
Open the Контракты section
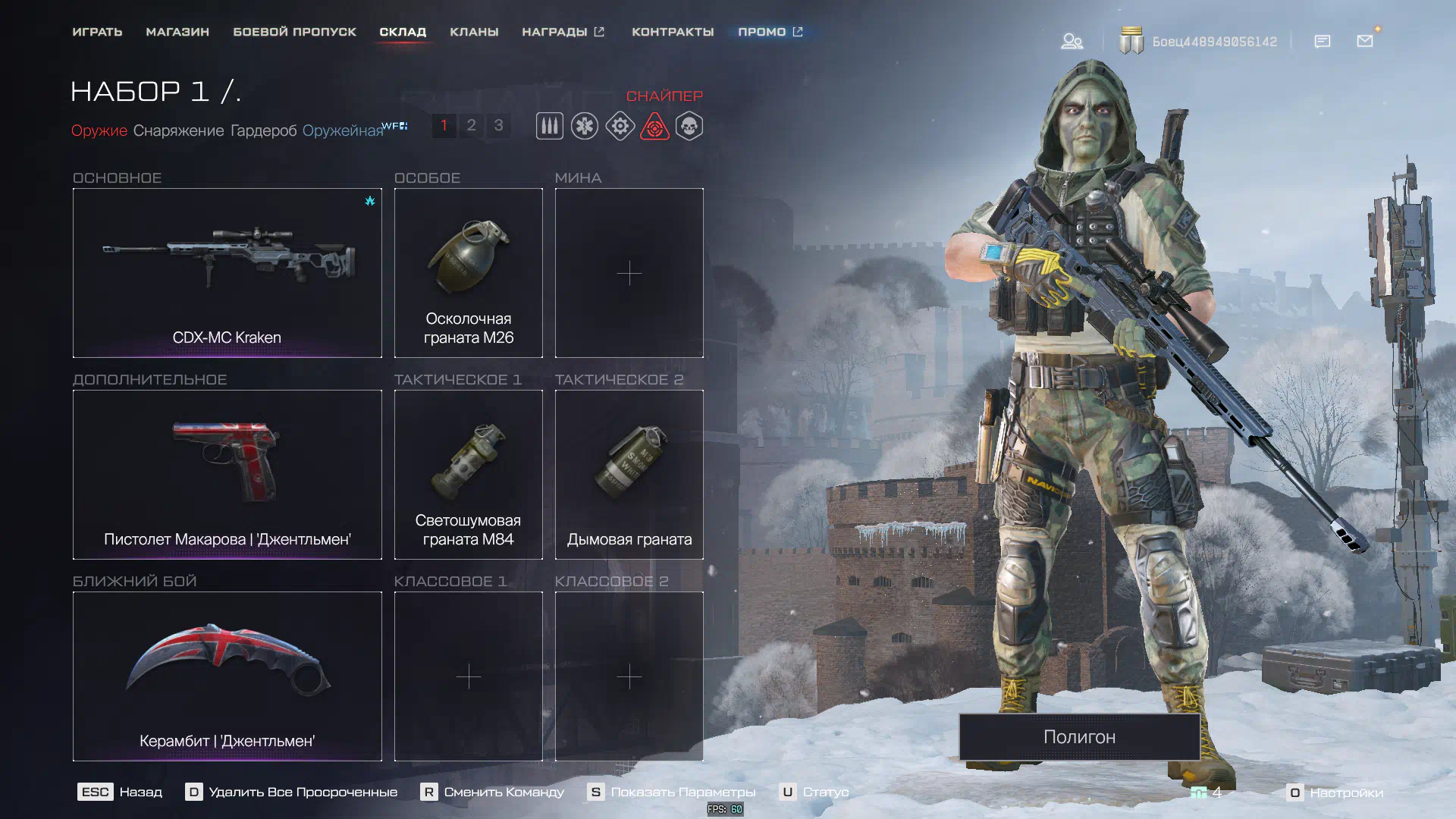coord(673,32)
